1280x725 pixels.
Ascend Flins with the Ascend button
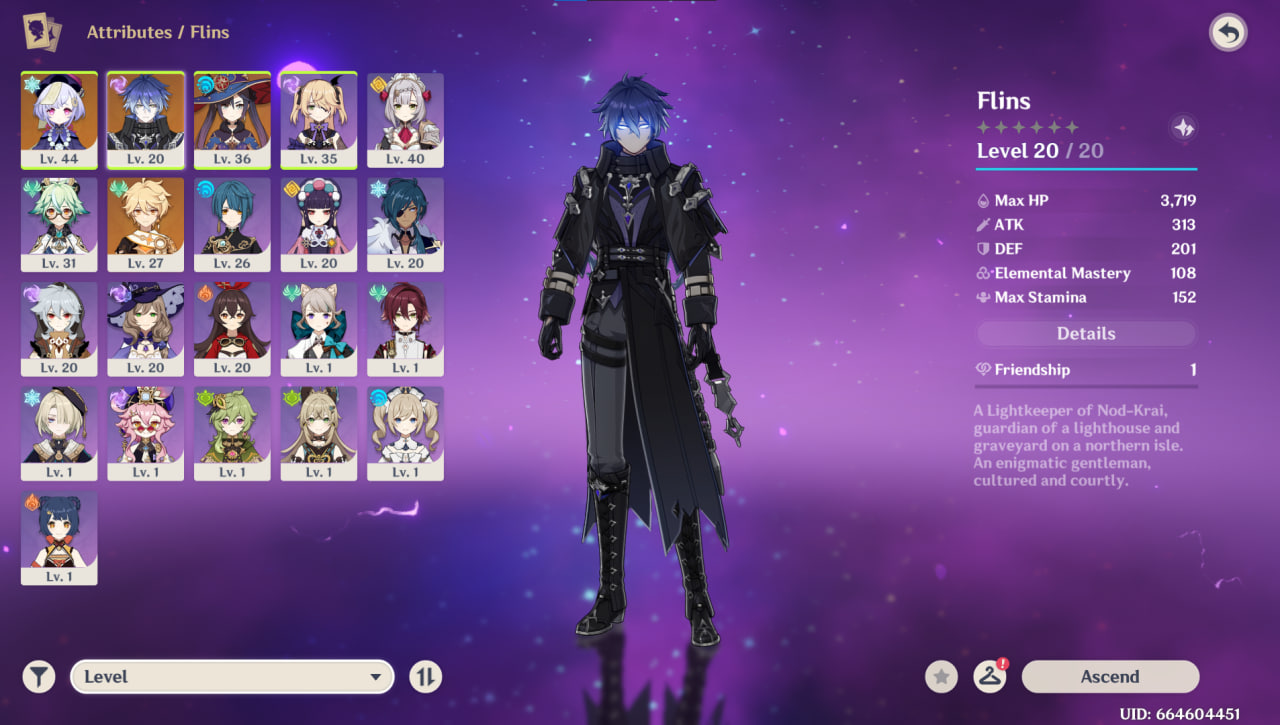click(1110, 677)
